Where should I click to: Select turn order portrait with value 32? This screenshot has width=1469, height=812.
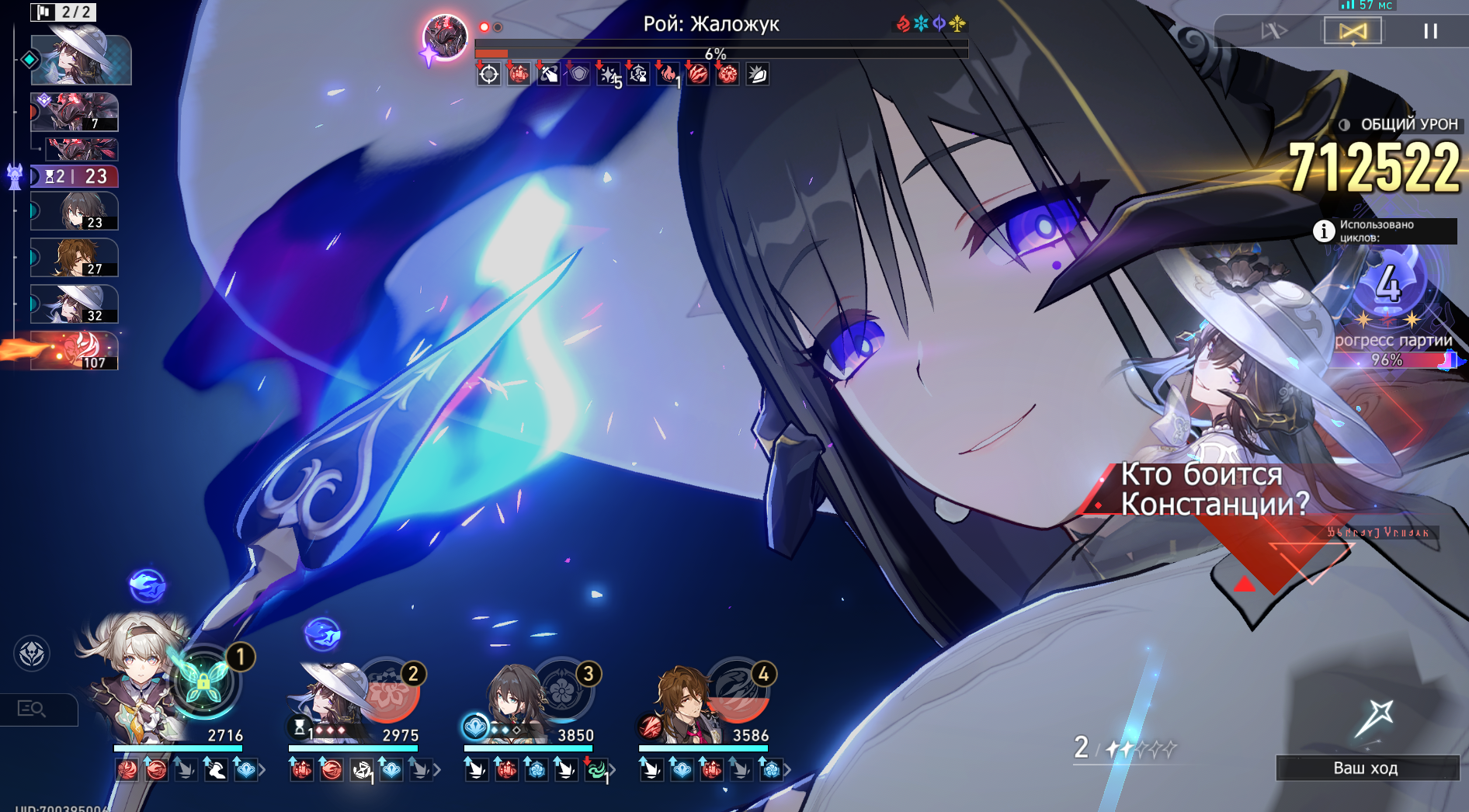click(75, 304)
